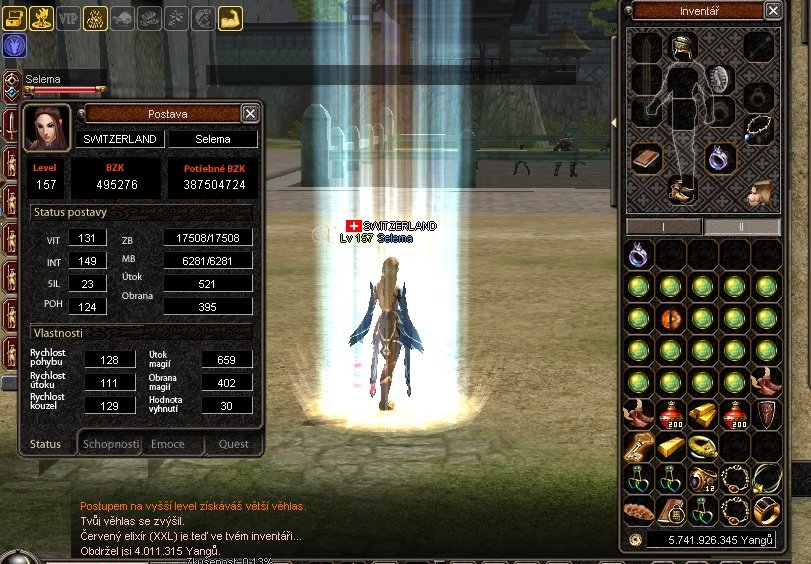Switch to the Schopnosti tab

[110, 444]
